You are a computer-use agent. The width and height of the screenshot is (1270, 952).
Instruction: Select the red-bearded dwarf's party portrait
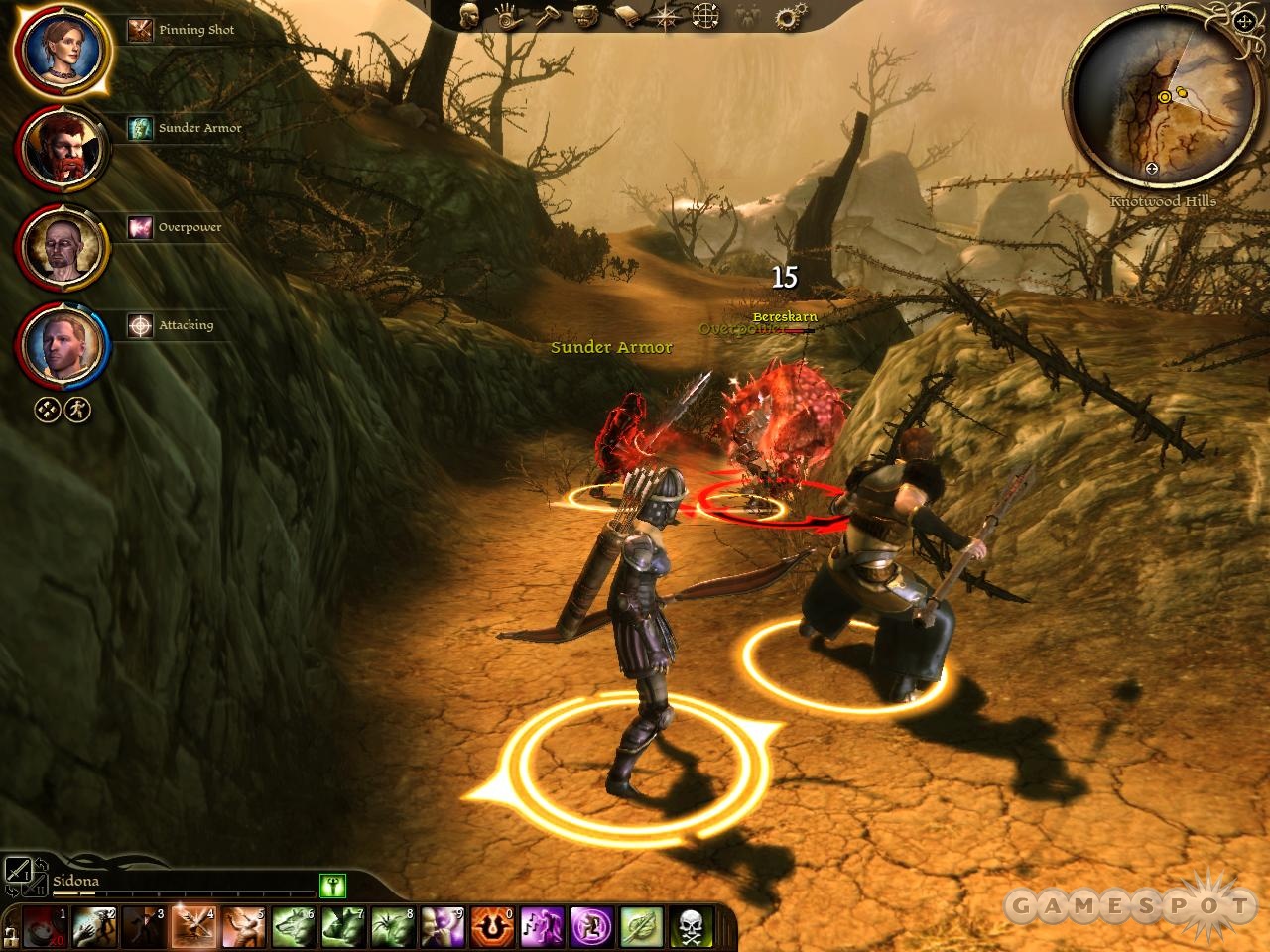click(x=61, y=148)
